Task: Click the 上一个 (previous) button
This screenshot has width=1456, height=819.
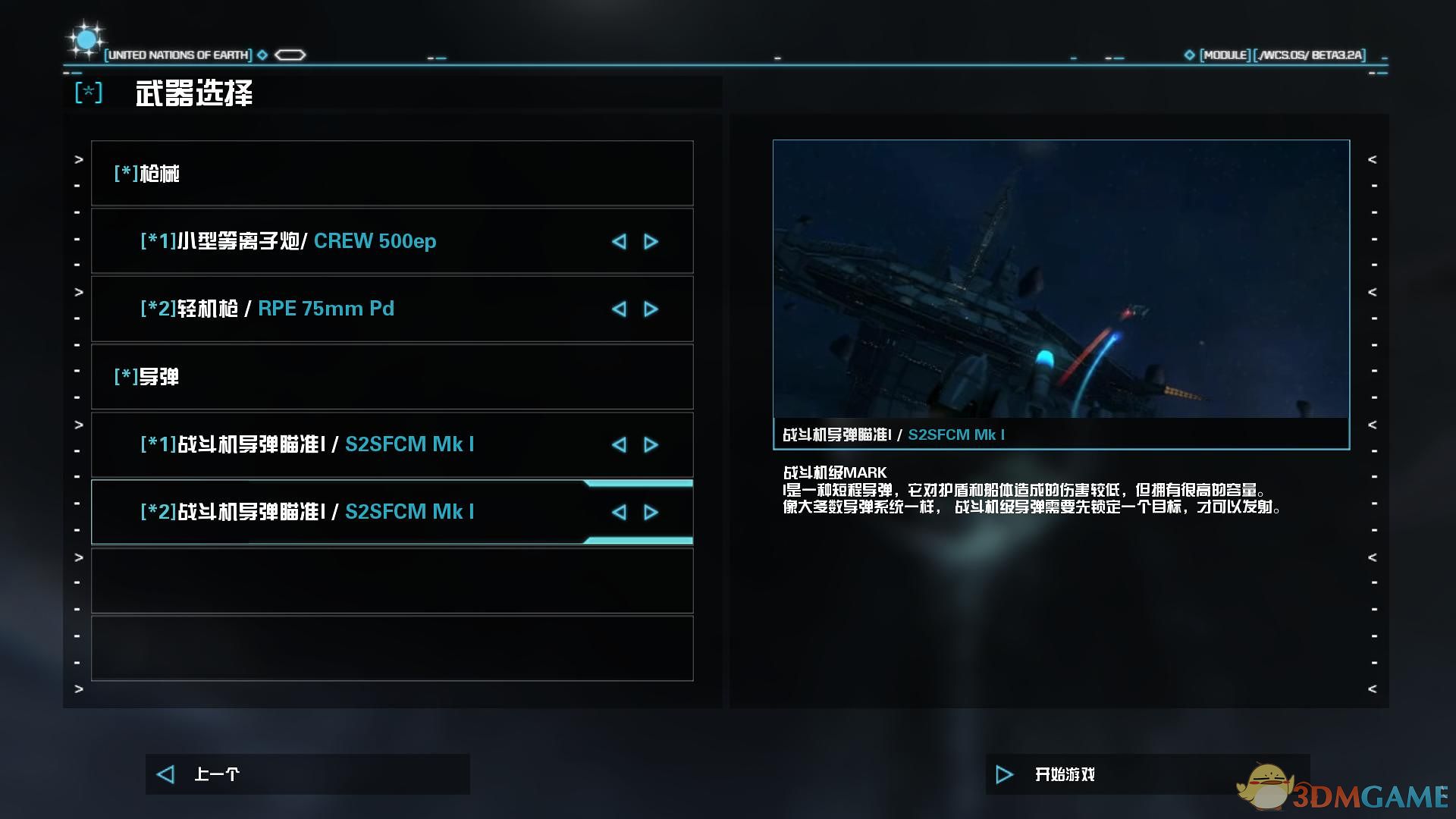Action: pyautogui.click(x=306, y=774)
